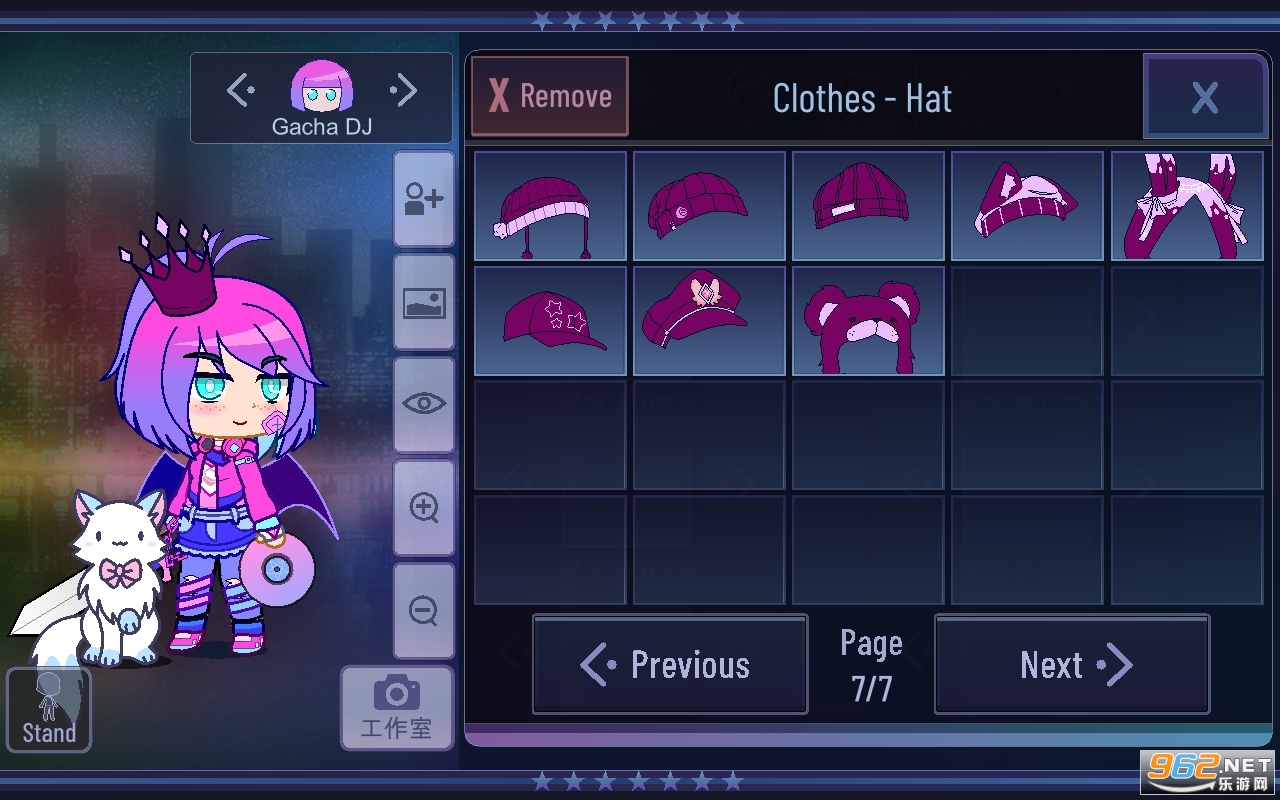Image resolution: width=1280 pixels, height=800 pixels.
Task: Choose the bear hood hat
Action: (x=868, y=321)
